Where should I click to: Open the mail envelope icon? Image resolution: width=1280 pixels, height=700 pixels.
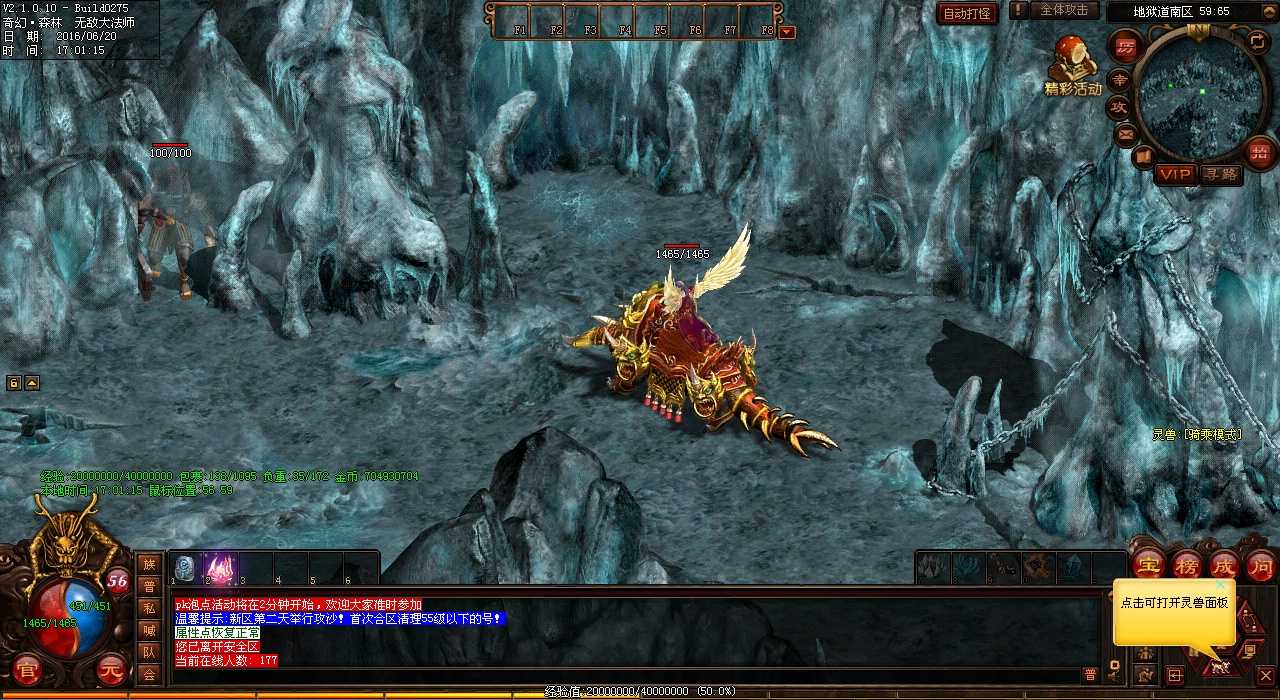(x=1126, y=133)
